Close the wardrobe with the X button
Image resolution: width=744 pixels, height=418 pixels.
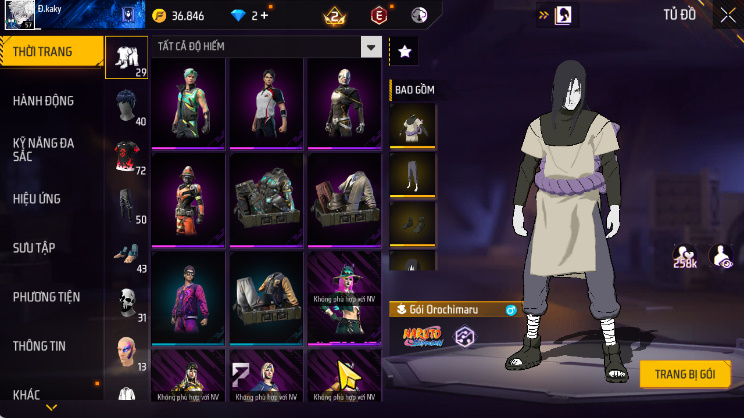pos(727,15)
